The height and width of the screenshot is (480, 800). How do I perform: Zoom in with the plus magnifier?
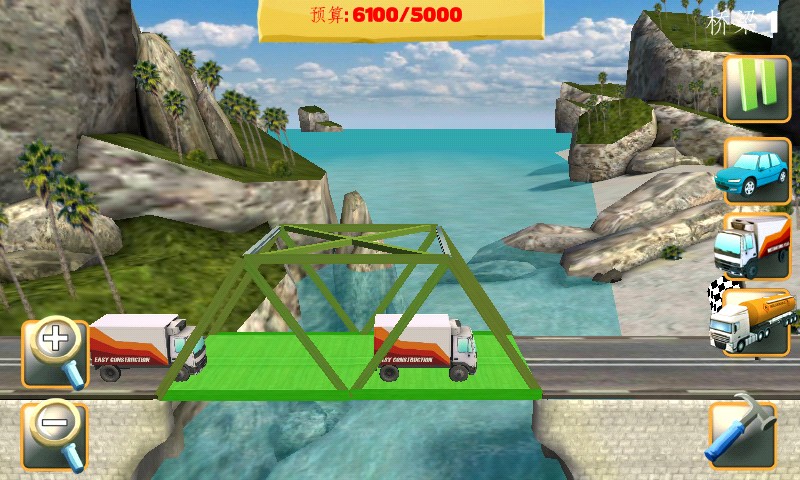(55, 350)
